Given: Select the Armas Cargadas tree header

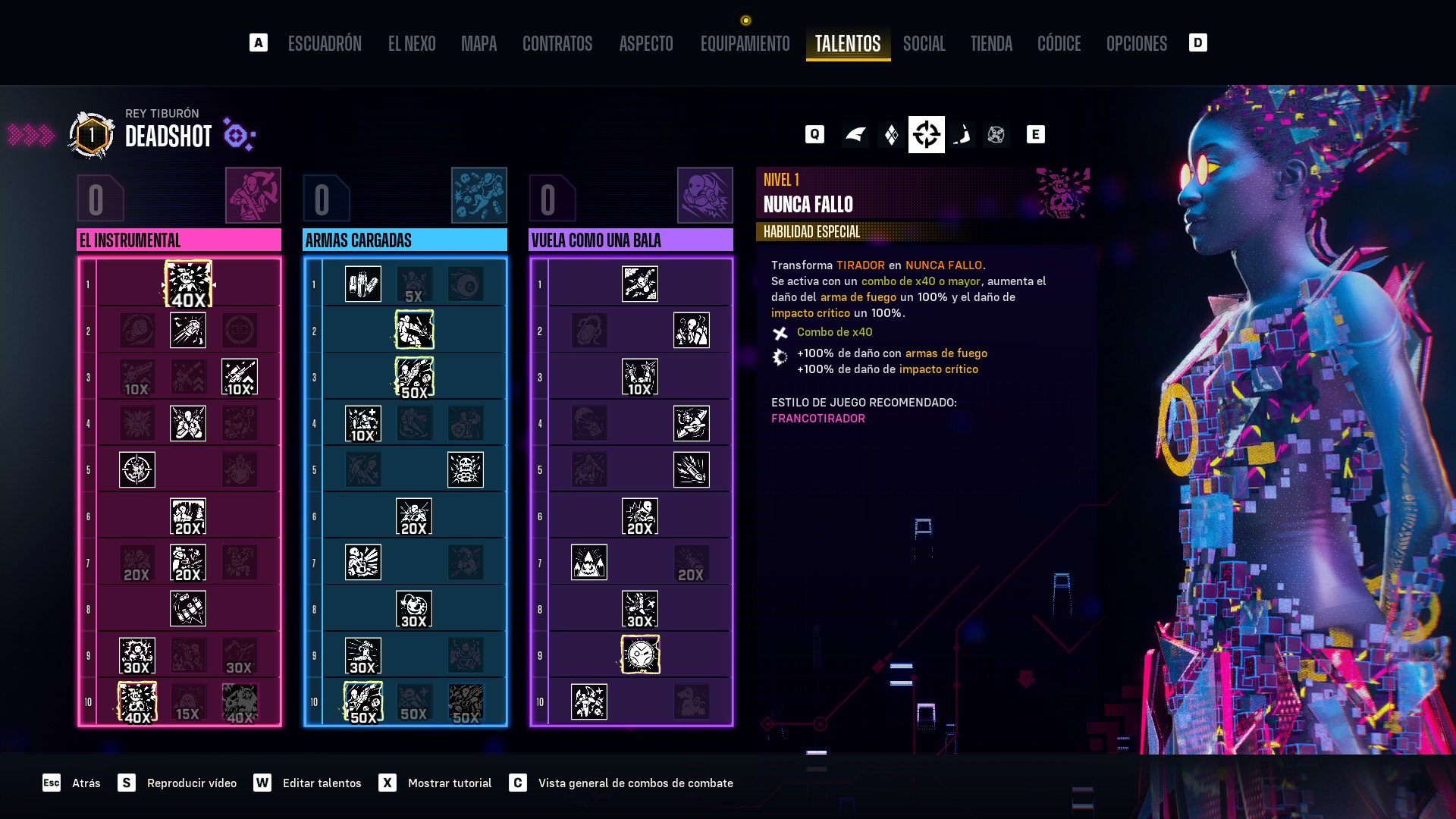Looking at the screenshot, I should click(x=404, y=240).
